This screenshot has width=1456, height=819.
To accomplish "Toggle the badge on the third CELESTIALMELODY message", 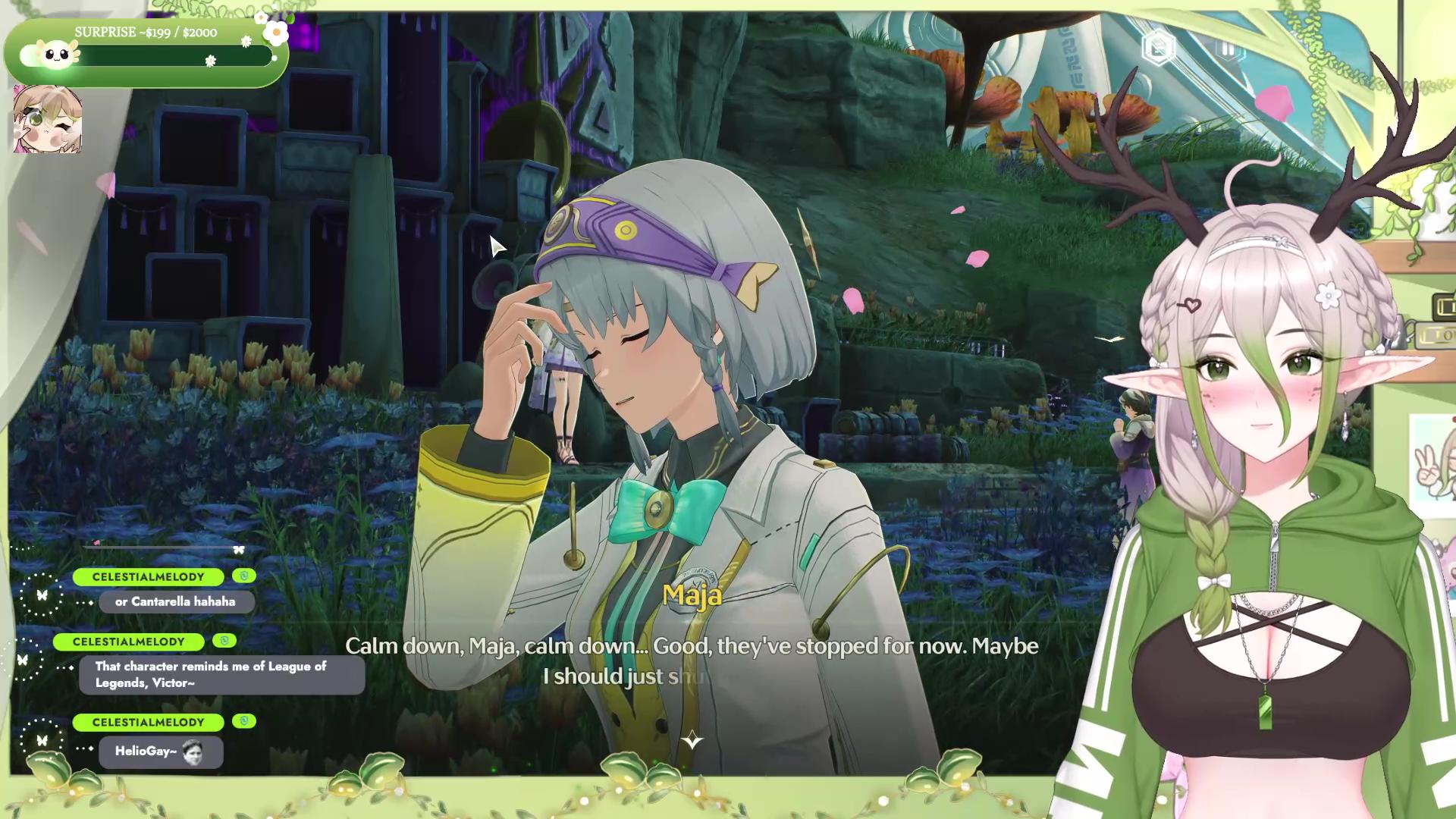I will point(244,722).
